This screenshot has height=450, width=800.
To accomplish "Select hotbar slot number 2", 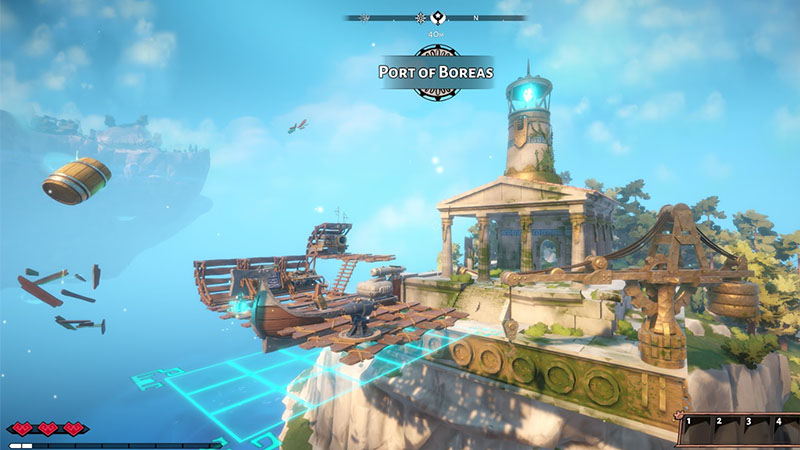I will [725, 431].
